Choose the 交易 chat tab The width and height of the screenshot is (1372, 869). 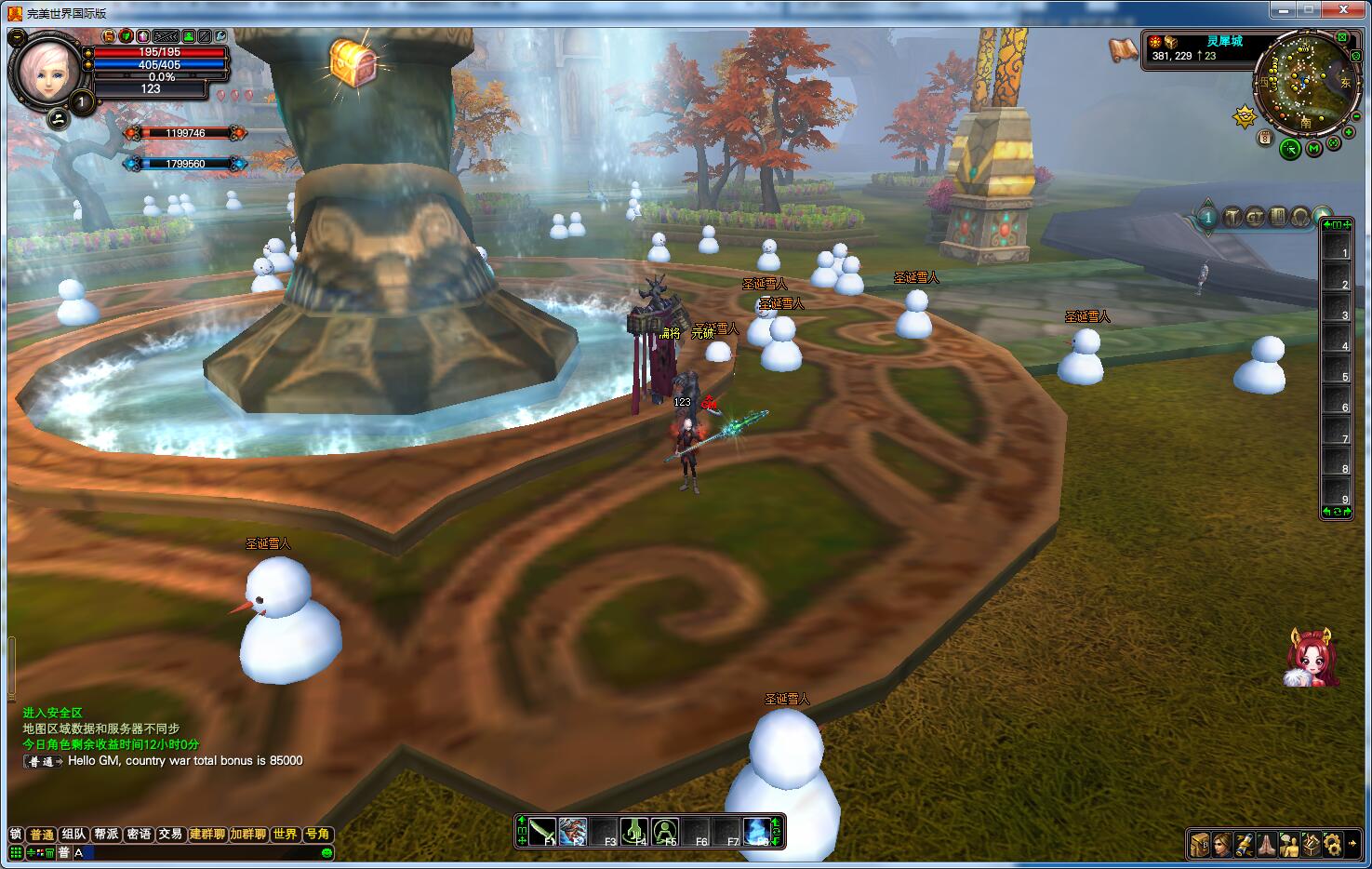[x=169, y=834]
